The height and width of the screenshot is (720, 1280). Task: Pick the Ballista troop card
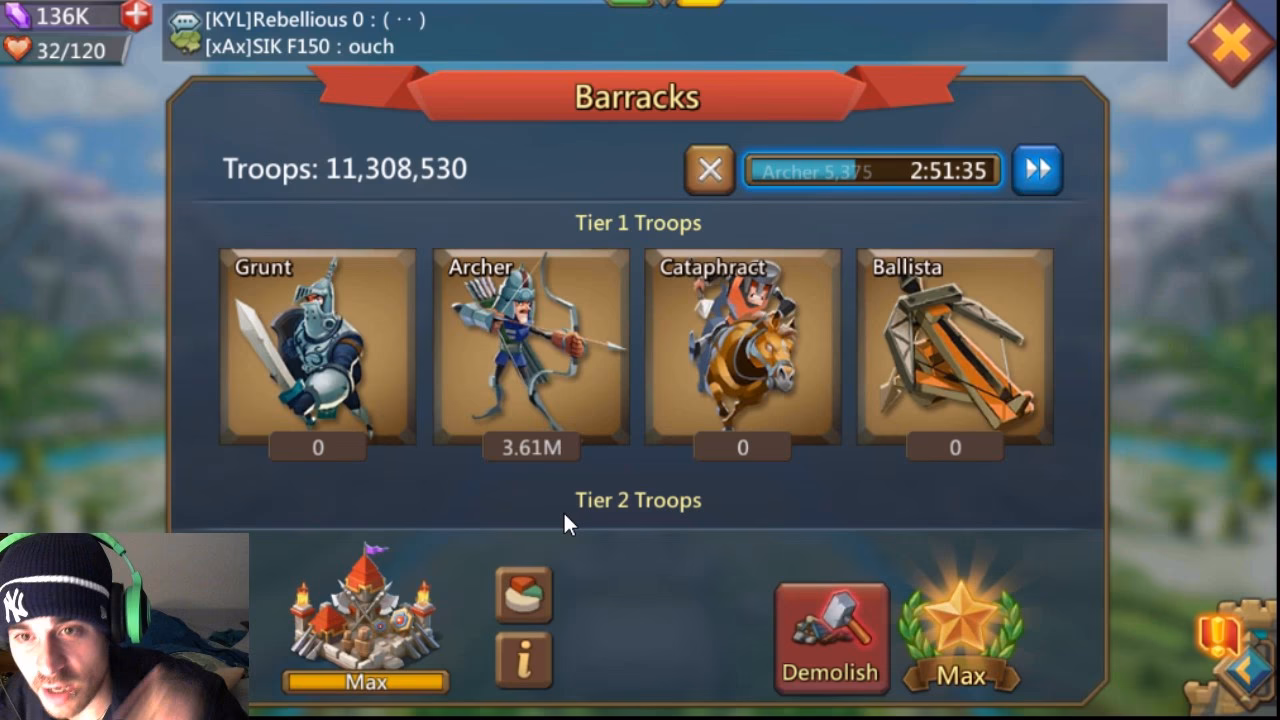pos(954,345)
